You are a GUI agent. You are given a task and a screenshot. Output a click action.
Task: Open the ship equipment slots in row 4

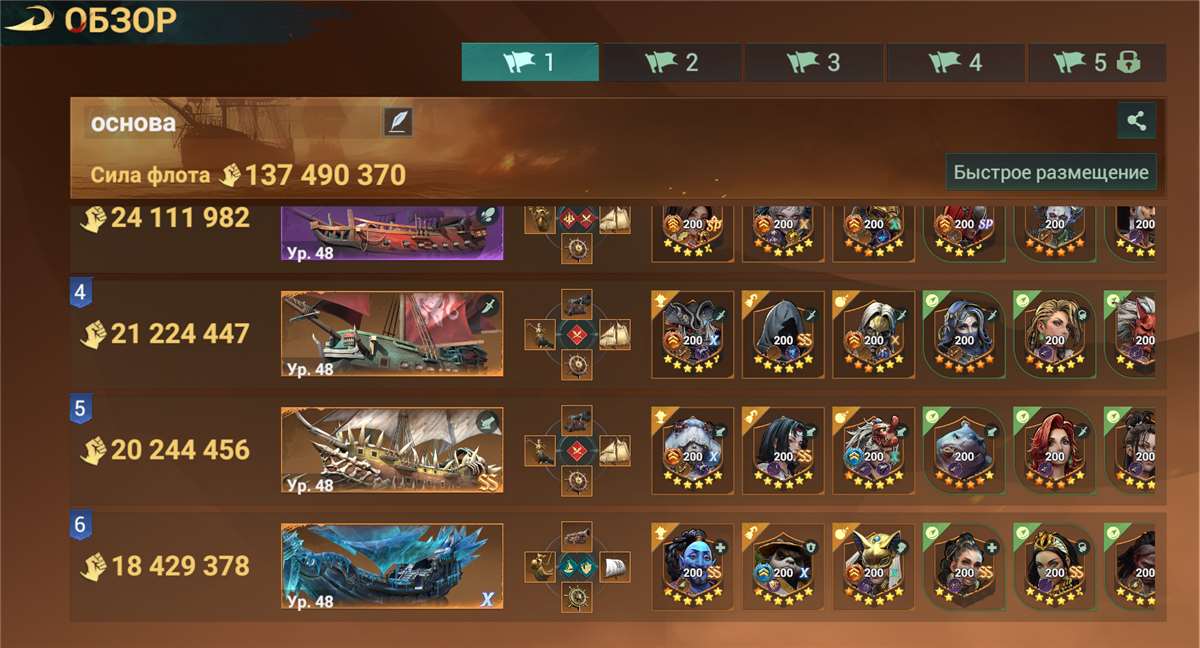point(577,334)
